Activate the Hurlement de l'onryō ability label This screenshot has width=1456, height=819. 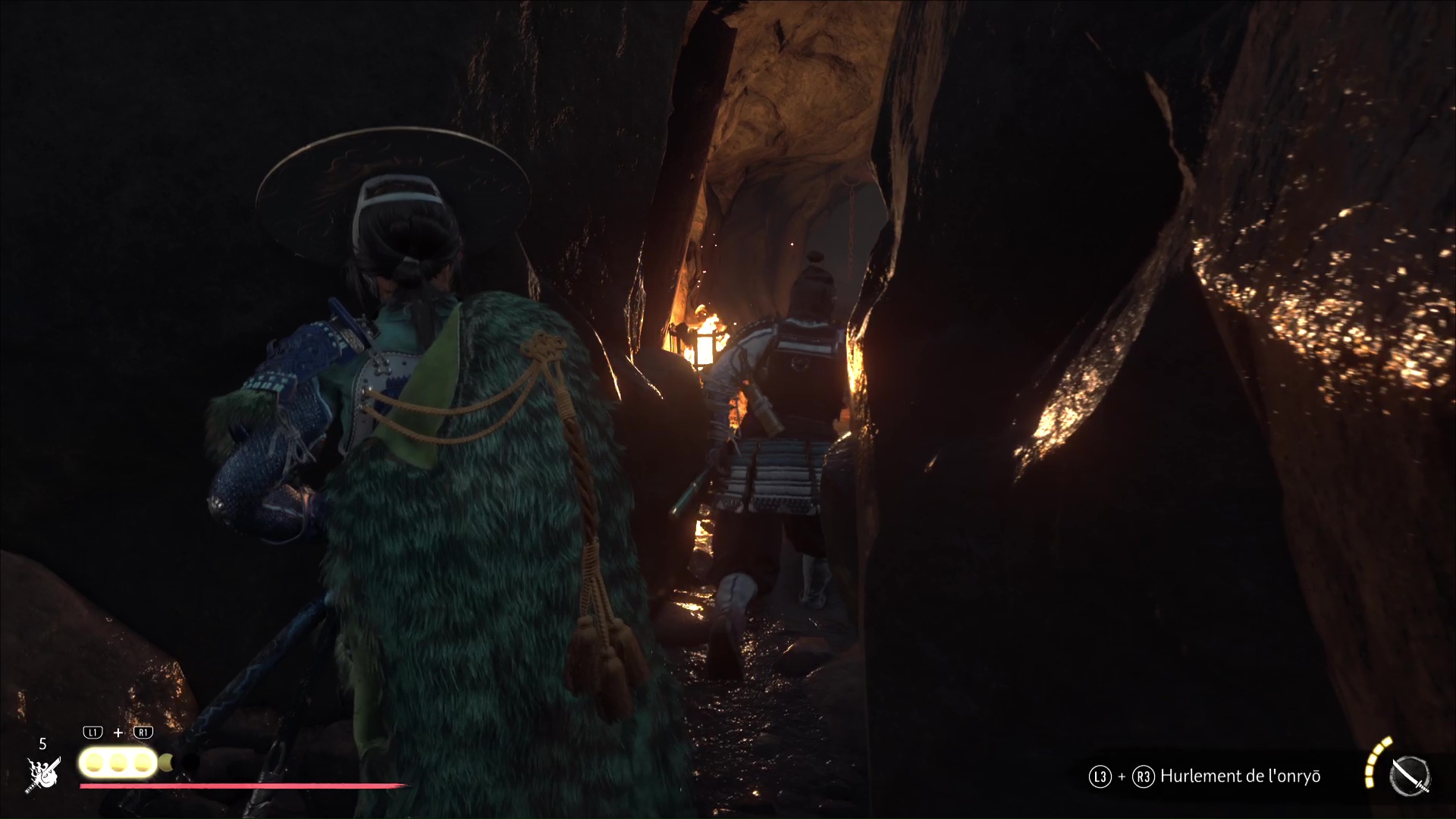click(x=1240, y=777)
